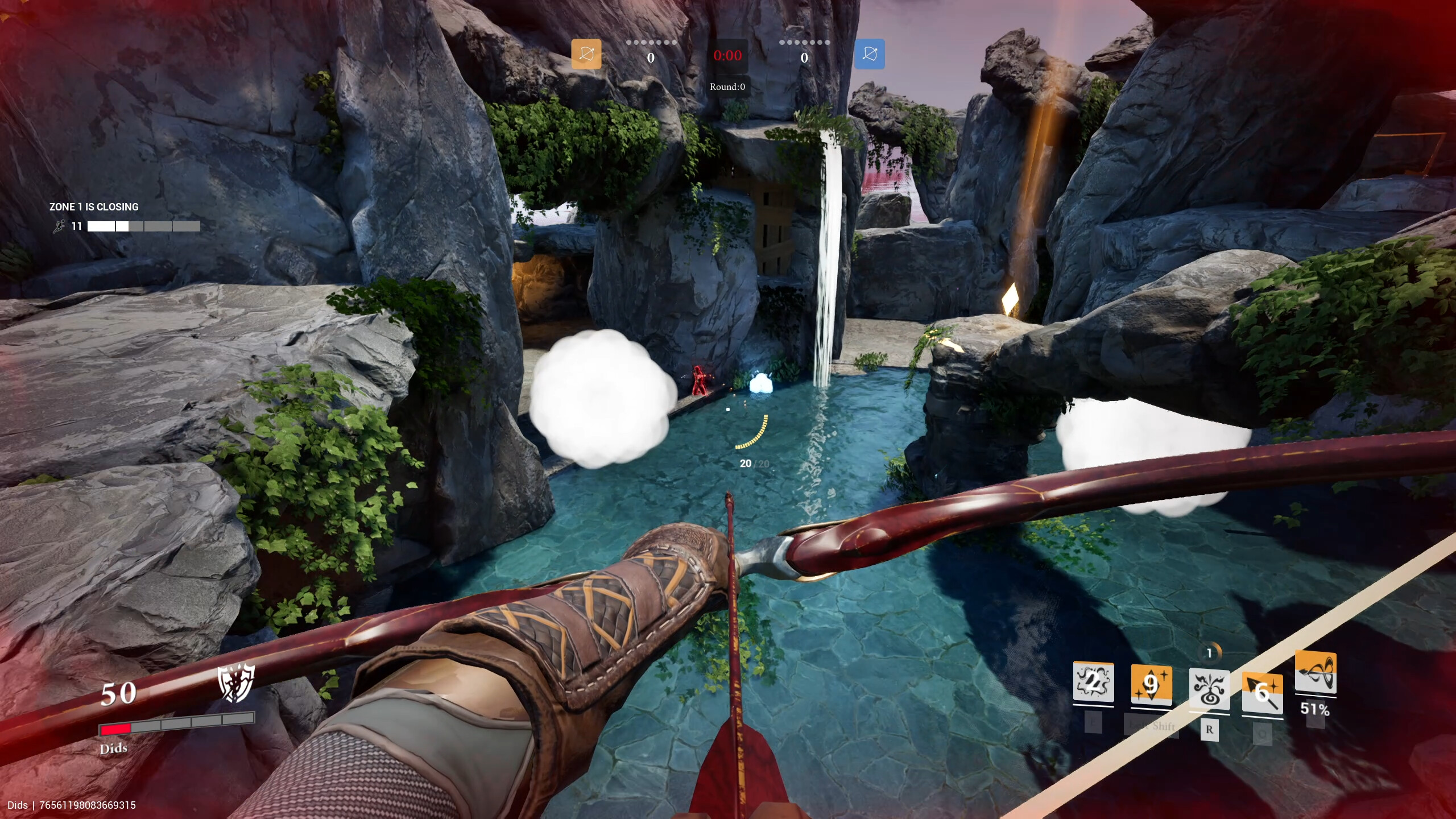Open the Round:0 panel below the timer
Image resolution: width=1456 pixels, height=819 pixels.
(x=728, y=86)
